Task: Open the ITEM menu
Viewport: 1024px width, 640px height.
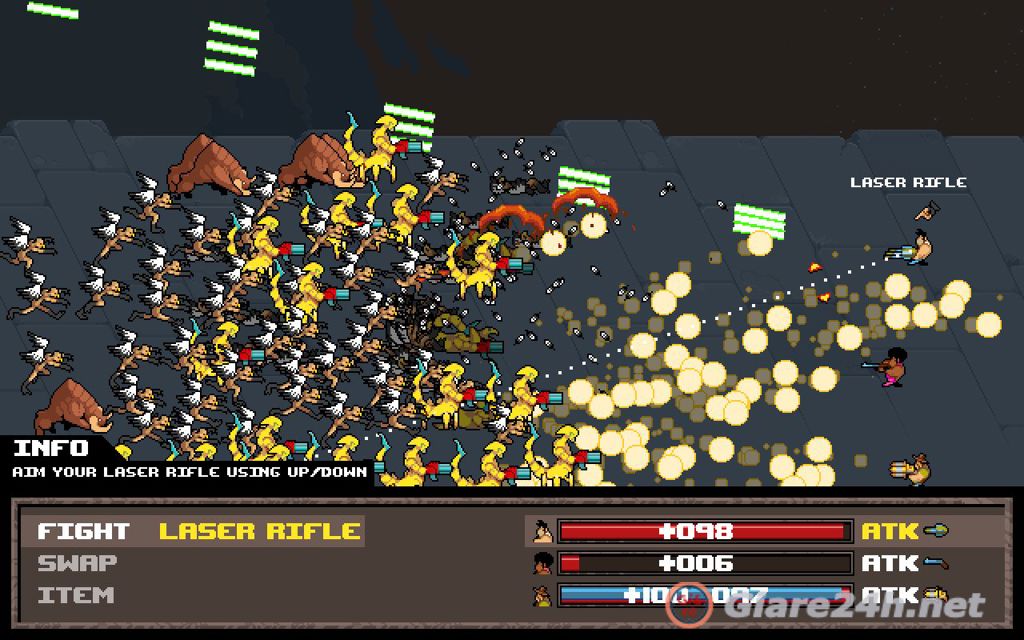Action: click(x=75, y=595)
